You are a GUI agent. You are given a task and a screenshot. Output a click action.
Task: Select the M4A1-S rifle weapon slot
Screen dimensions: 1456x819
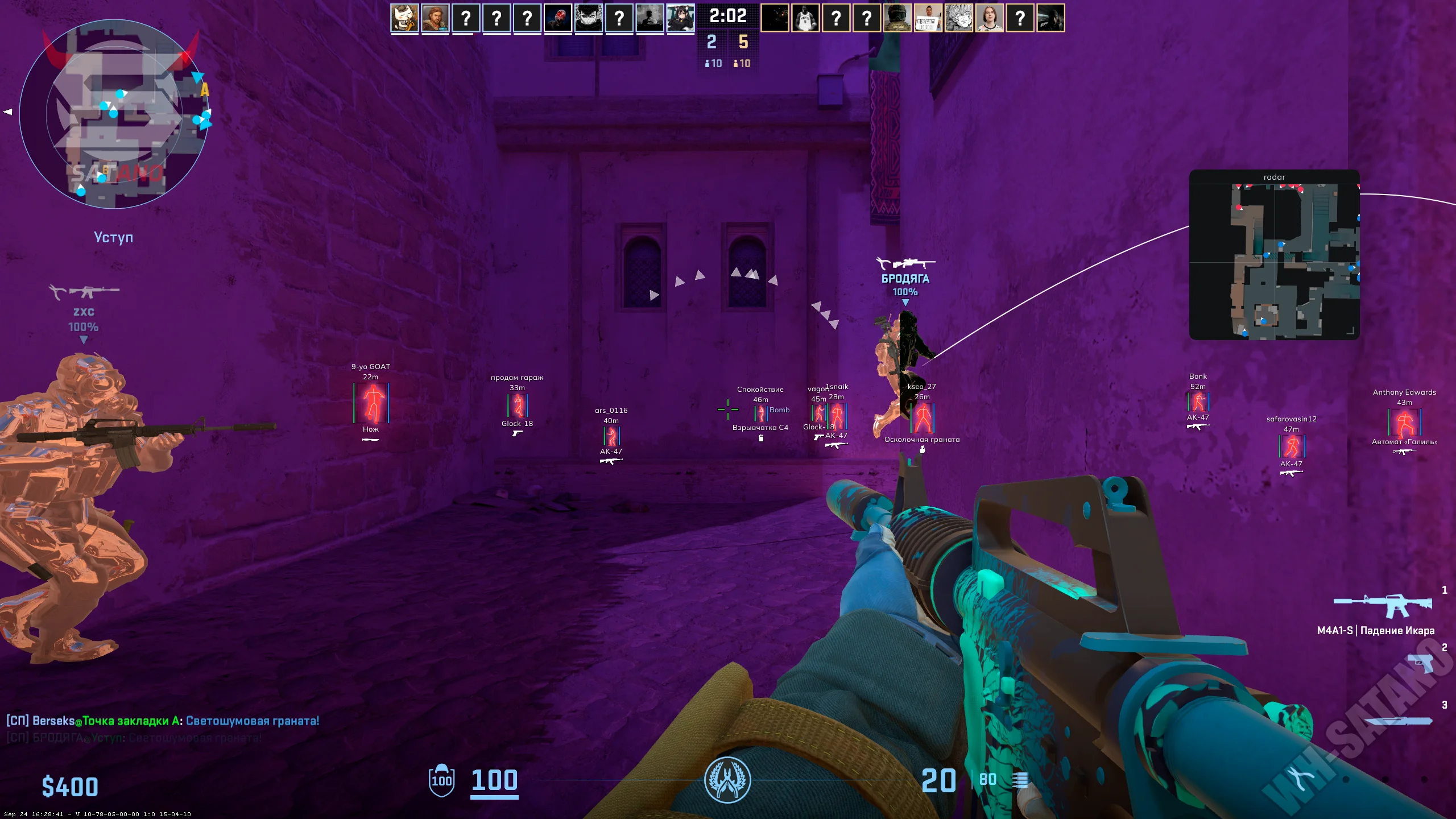click(x=1383, y=606)
